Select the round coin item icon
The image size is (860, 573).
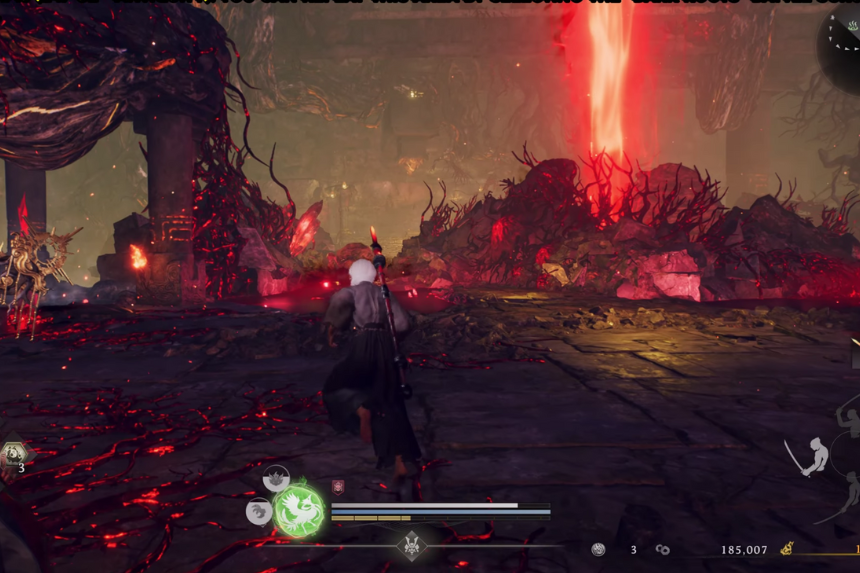click(x=598, y=550)
